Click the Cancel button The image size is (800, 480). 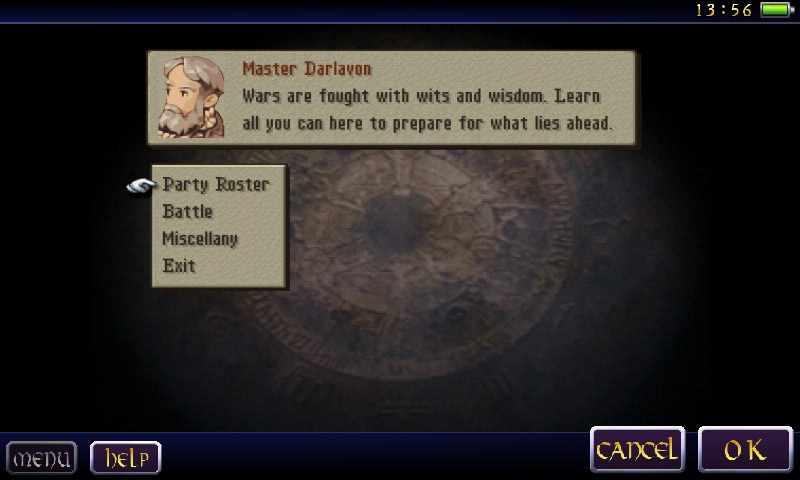638,450
